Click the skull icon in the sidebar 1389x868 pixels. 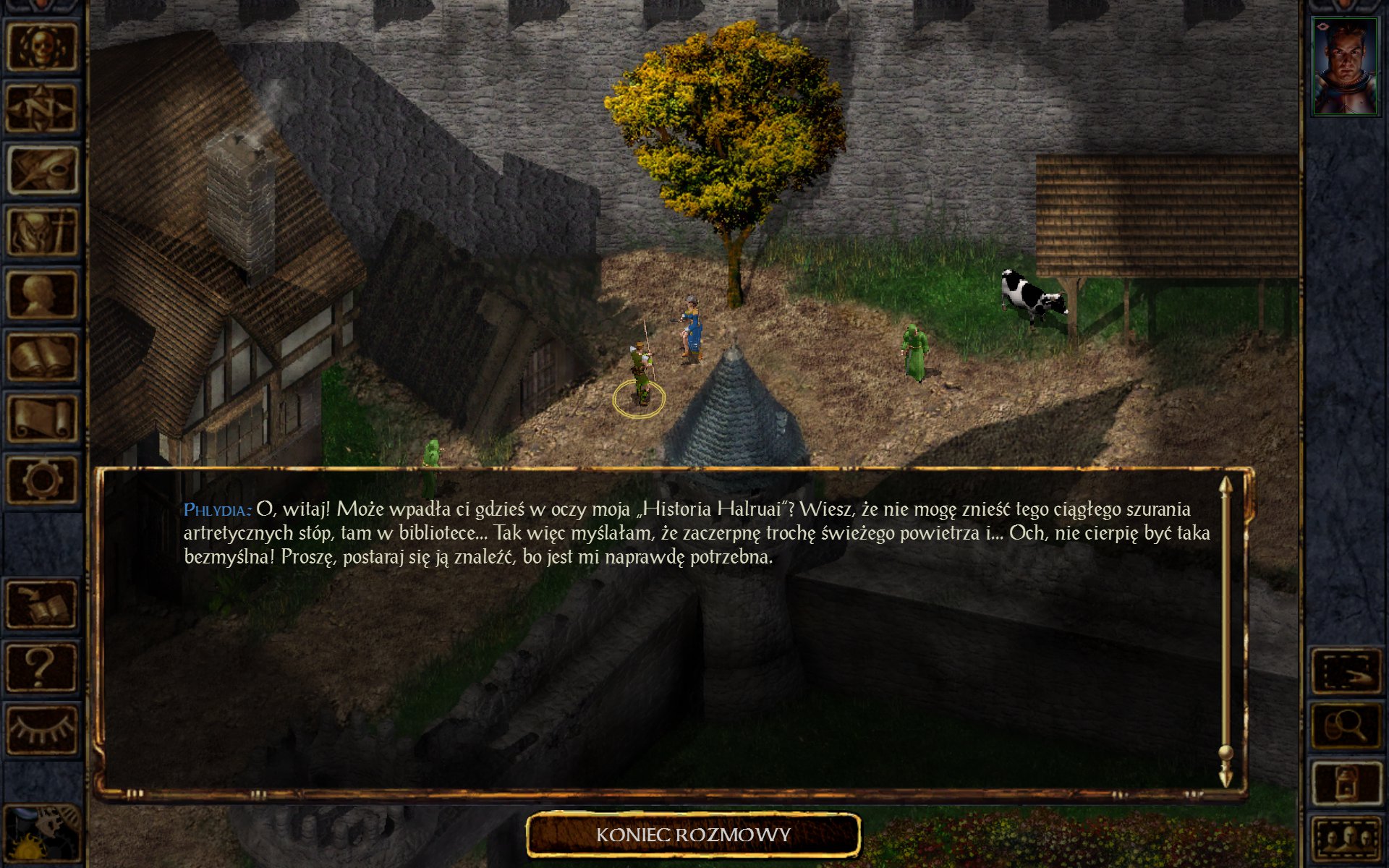[42, 46]
